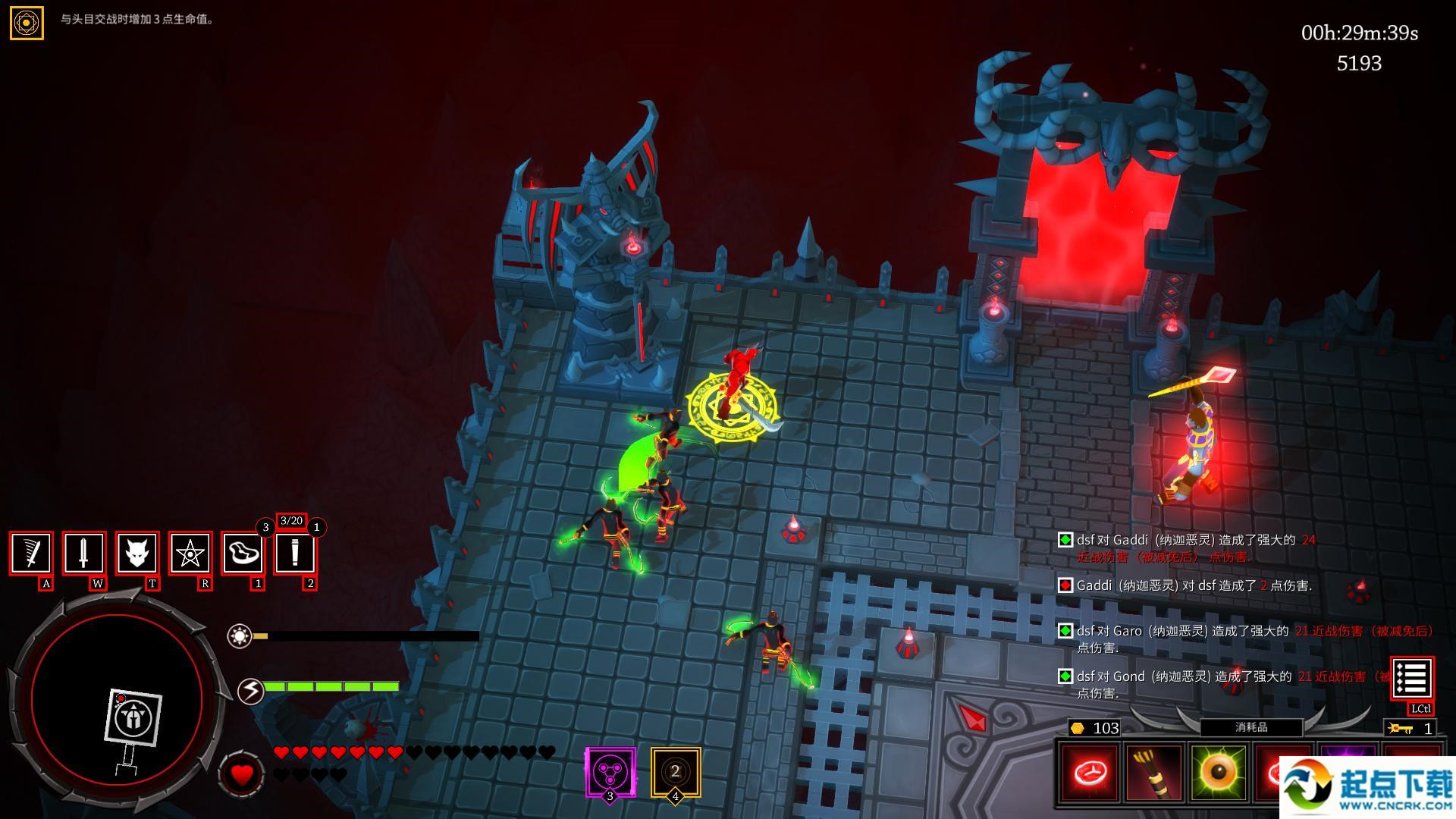
Task: Use the upright sword attack skill
Action: coord(84,553)
